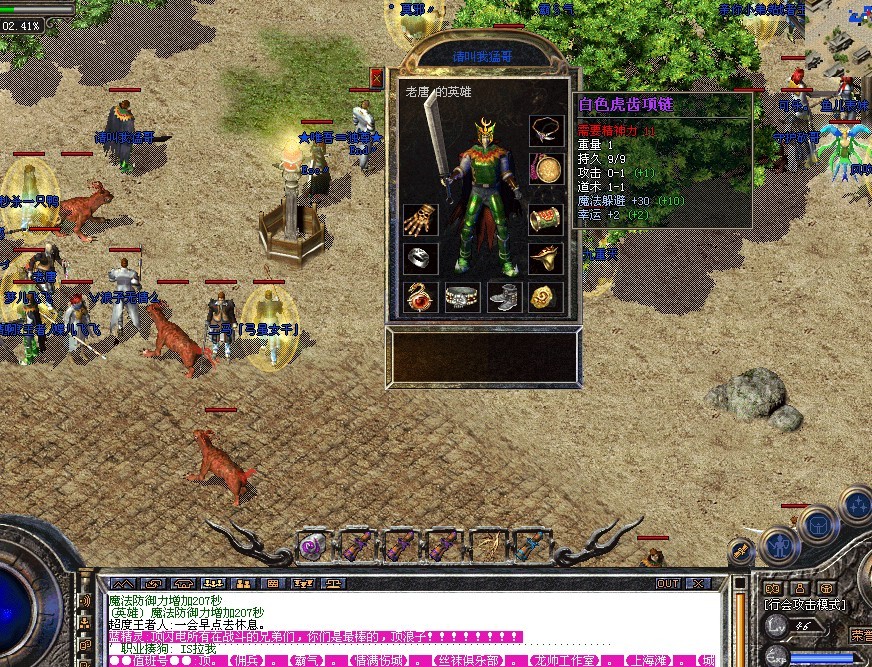Select the golden round medal slot
This screenshot has height=667, width=872.
tap(545, 168)
